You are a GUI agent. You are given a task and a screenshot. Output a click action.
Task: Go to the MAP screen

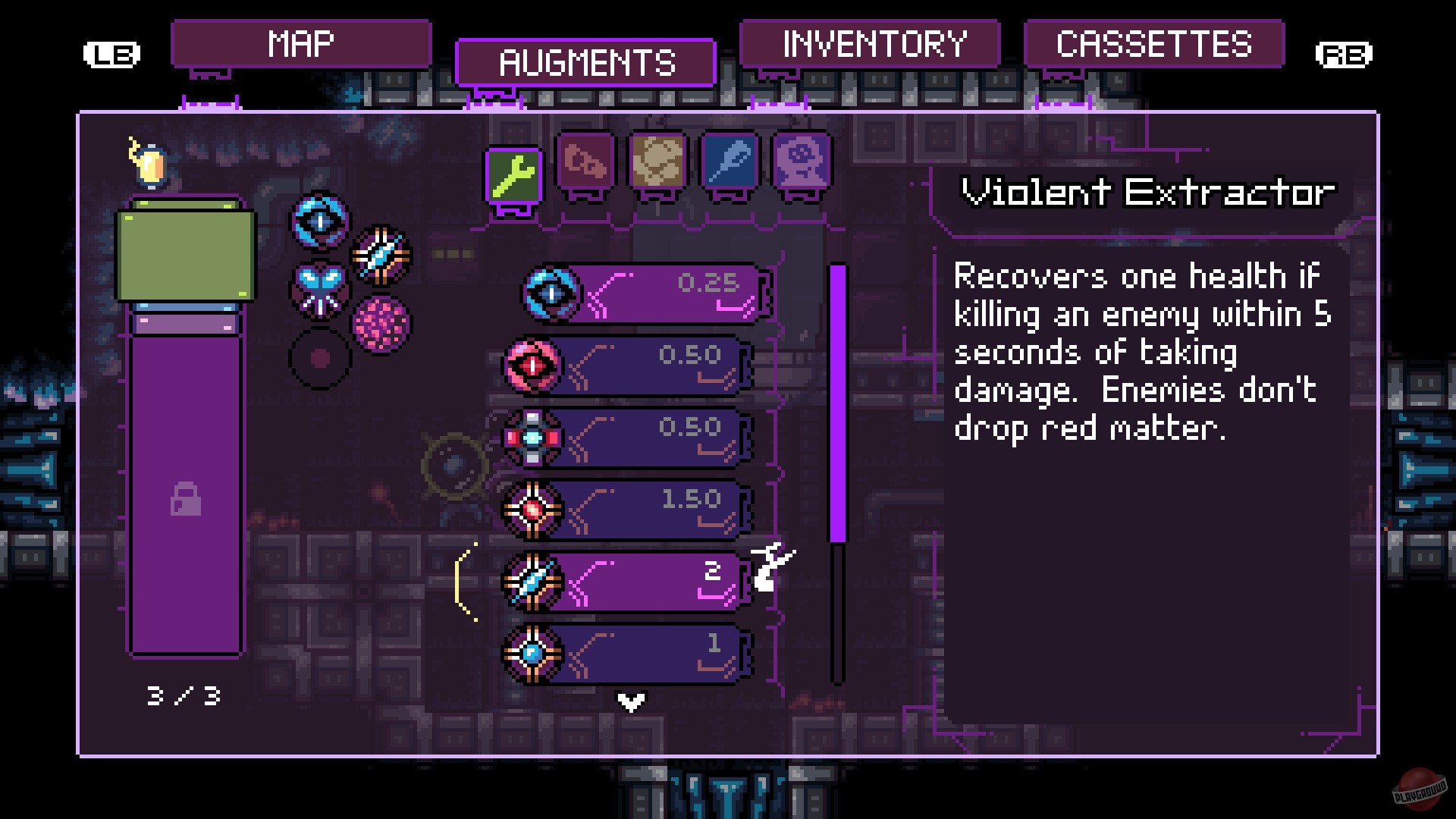pyautogui.click(x=301, y=43)
